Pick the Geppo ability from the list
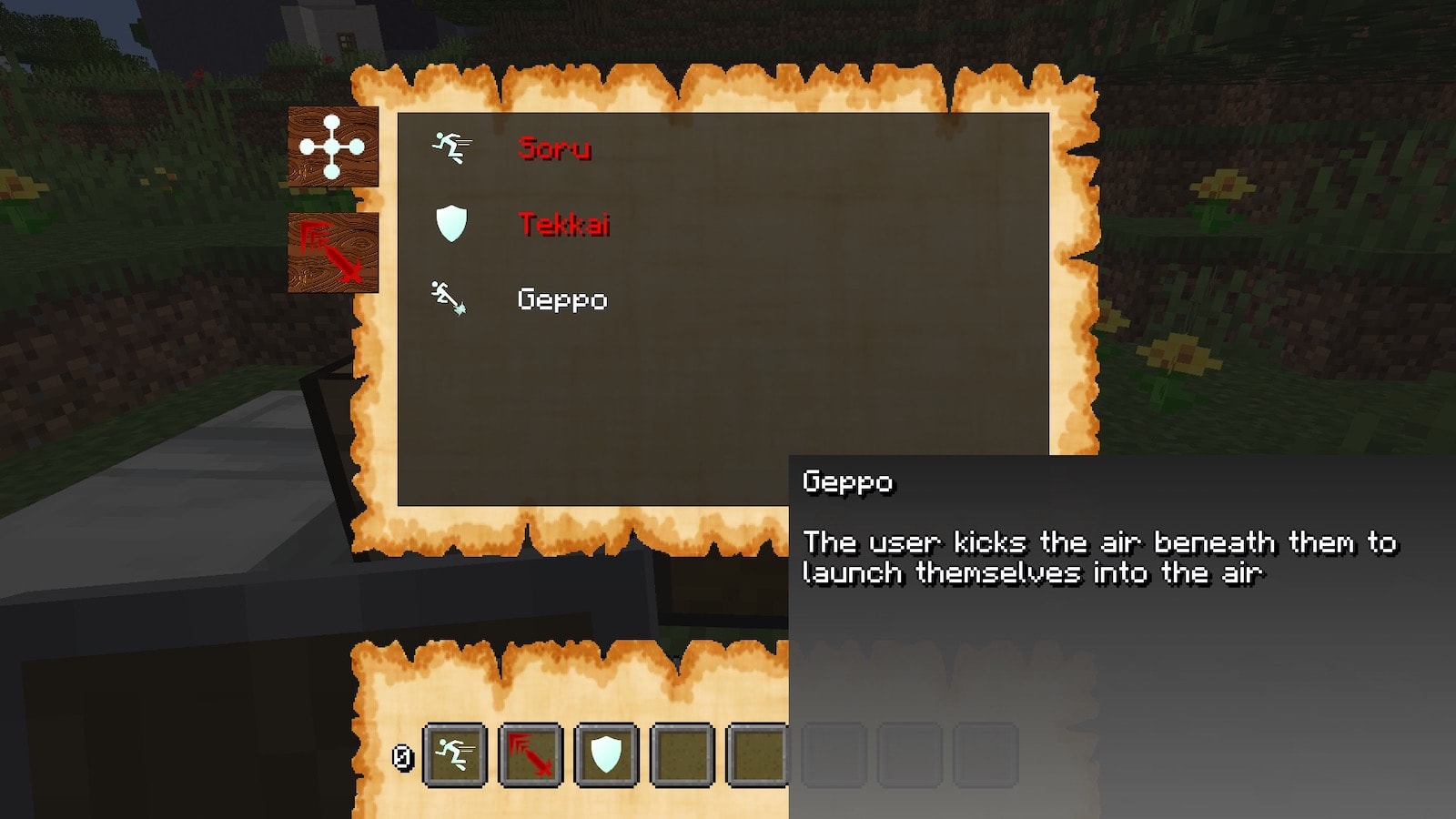This screenshot has height=819, width=1456. tap(561, 299)
